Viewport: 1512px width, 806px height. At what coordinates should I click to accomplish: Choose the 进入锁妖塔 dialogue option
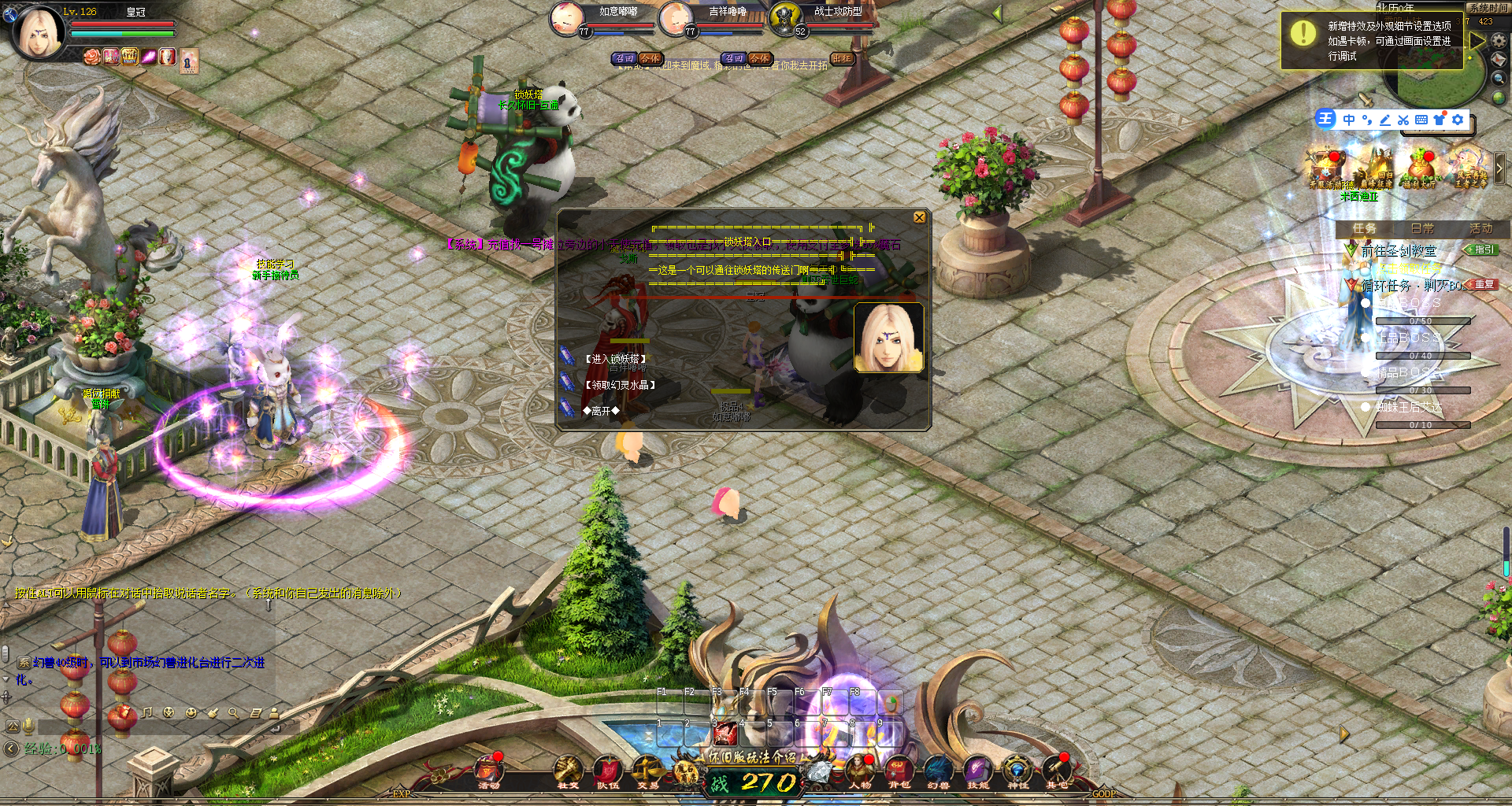click(x=615, y=359)
